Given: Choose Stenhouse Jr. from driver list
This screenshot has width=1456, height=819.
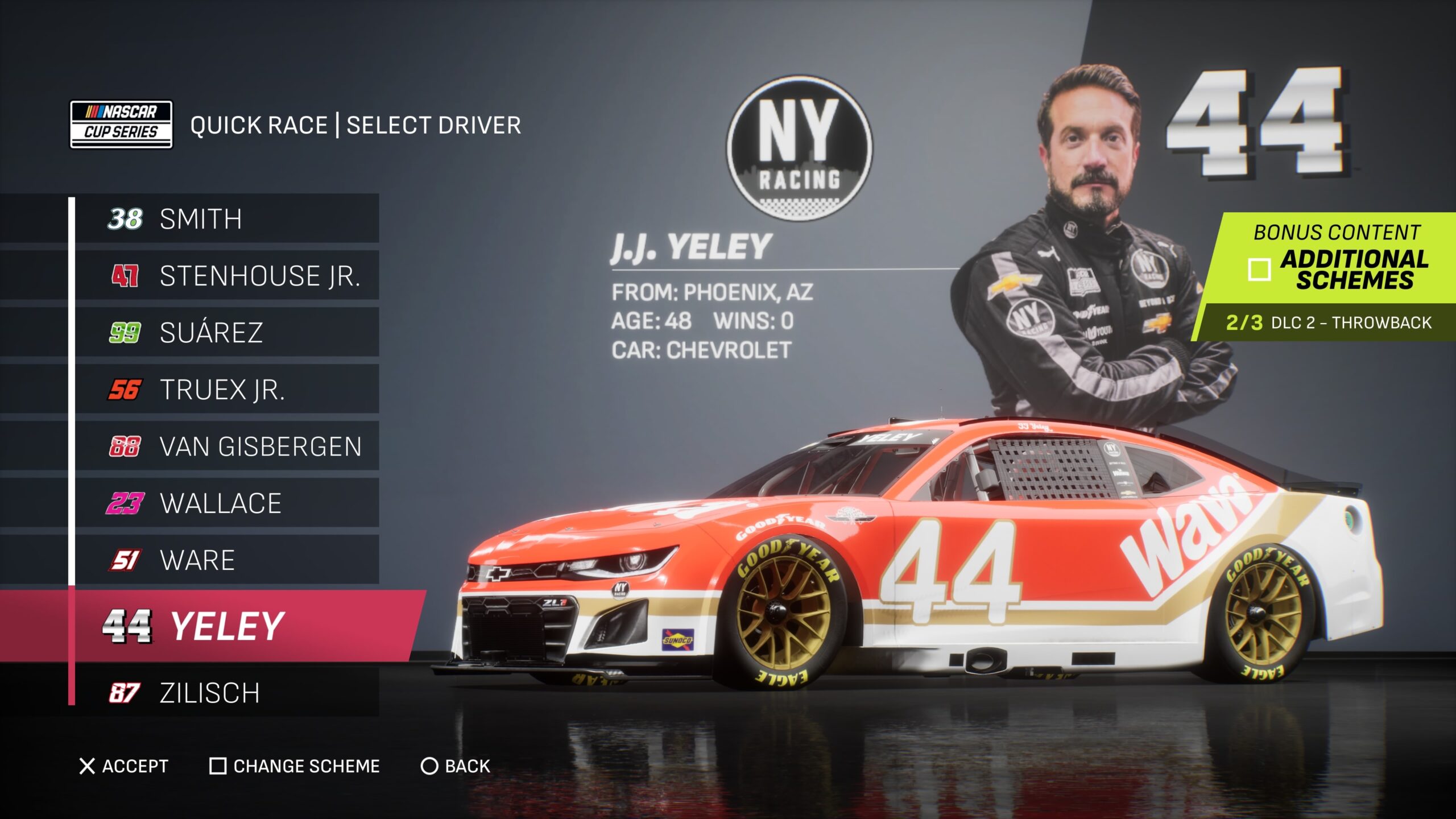Looking at the screenshot, I should [x=226, y=276].
